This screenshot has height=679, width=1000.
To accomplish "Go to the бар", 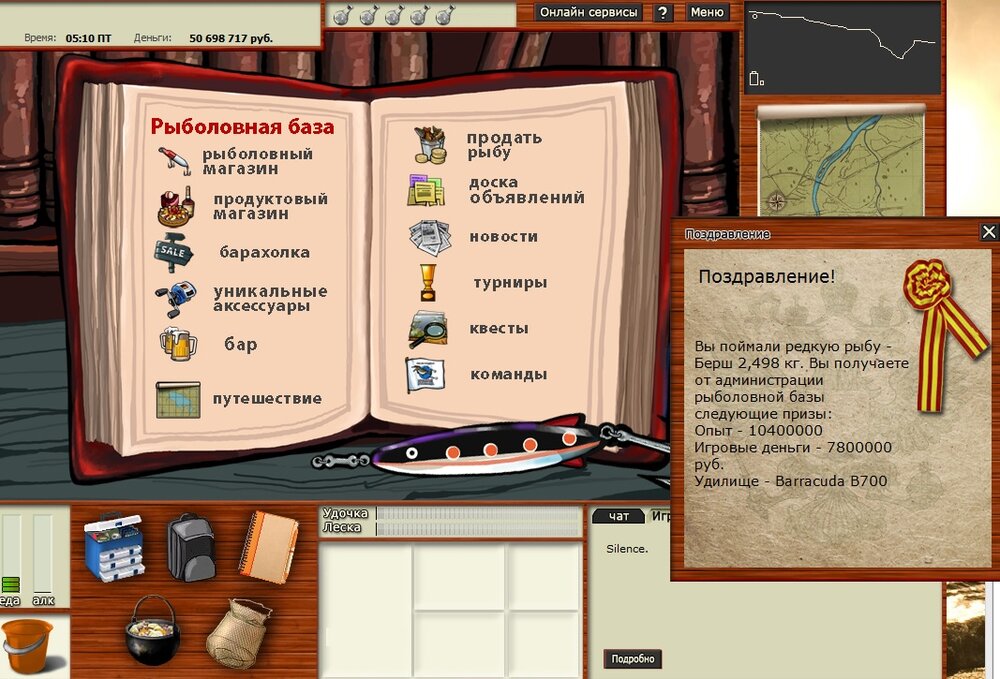I will tap(241, 345).
